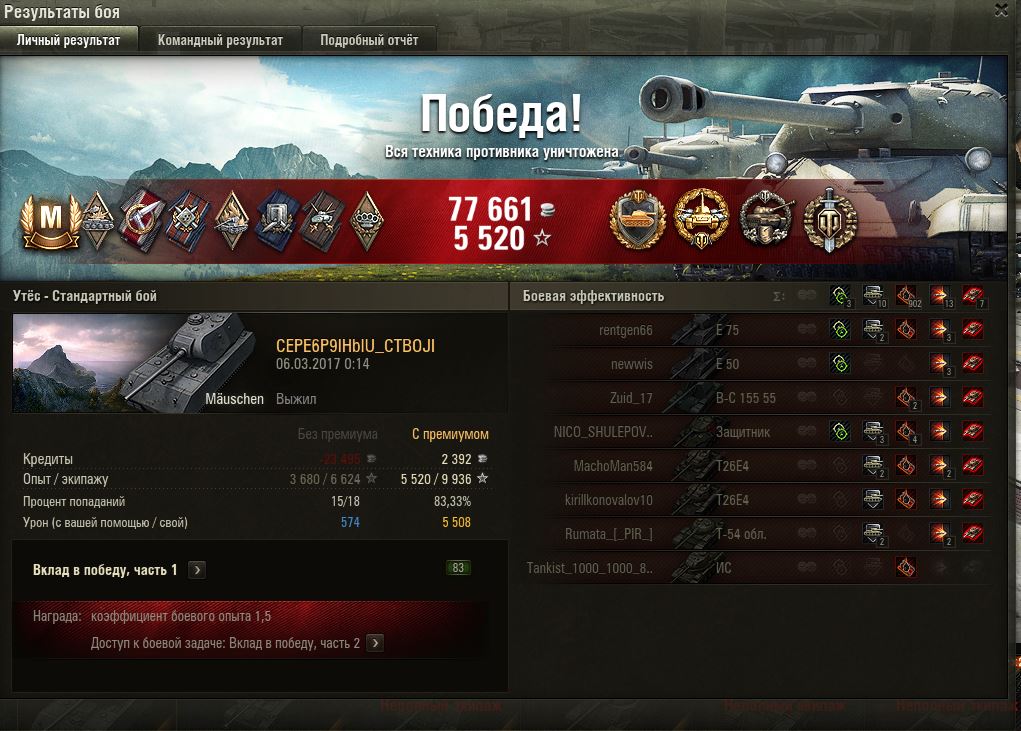Select the rentgen66 E 75 row
Screen dimensions: 1021x731
point(750,331)
